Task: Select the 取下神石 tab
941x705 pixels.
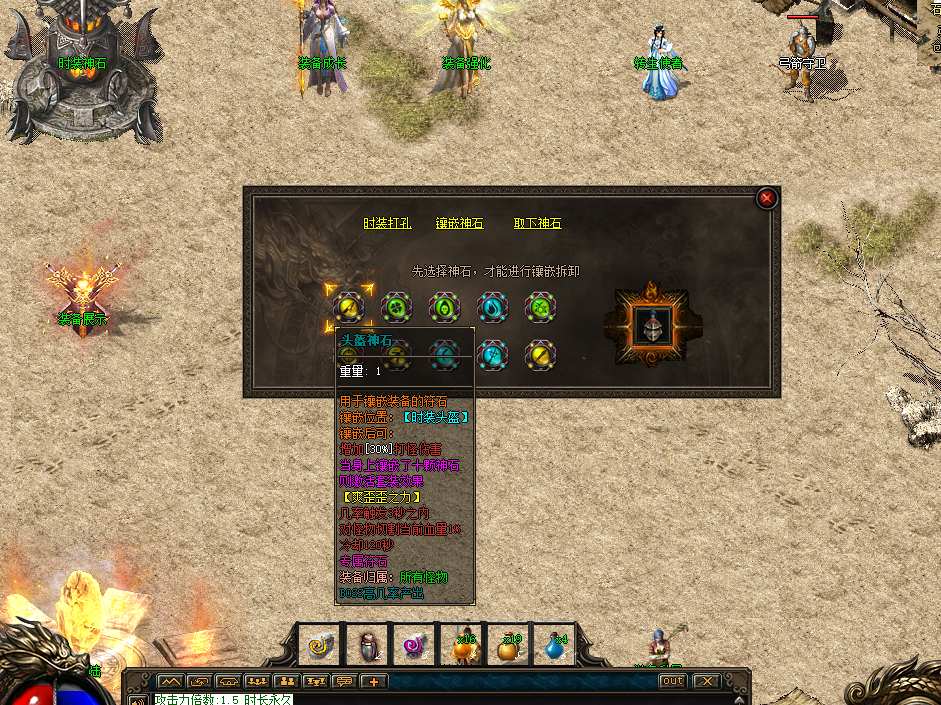Action: tap(538, 224)
